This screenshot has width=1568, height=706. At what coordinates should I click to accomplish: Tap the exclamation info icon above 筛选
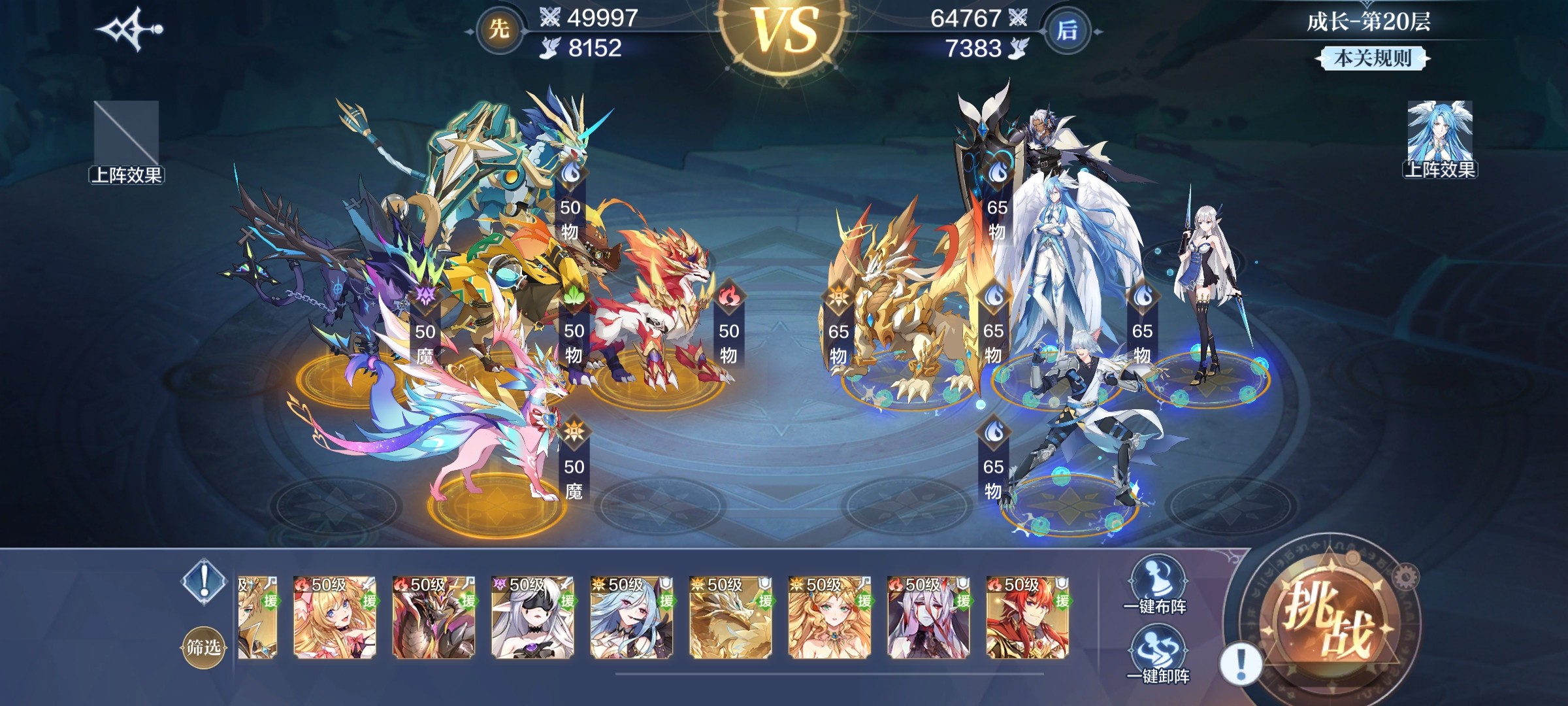point(204,579)
